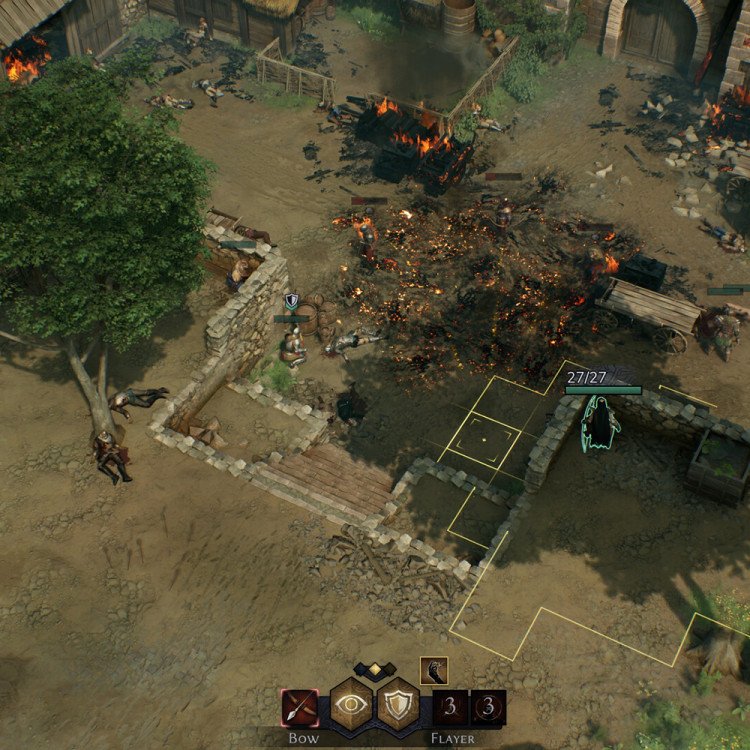Click the small hand ability icon above Flayer
Image resolution: width=750 pixels, height=750 pixels.
click(434, 671)
